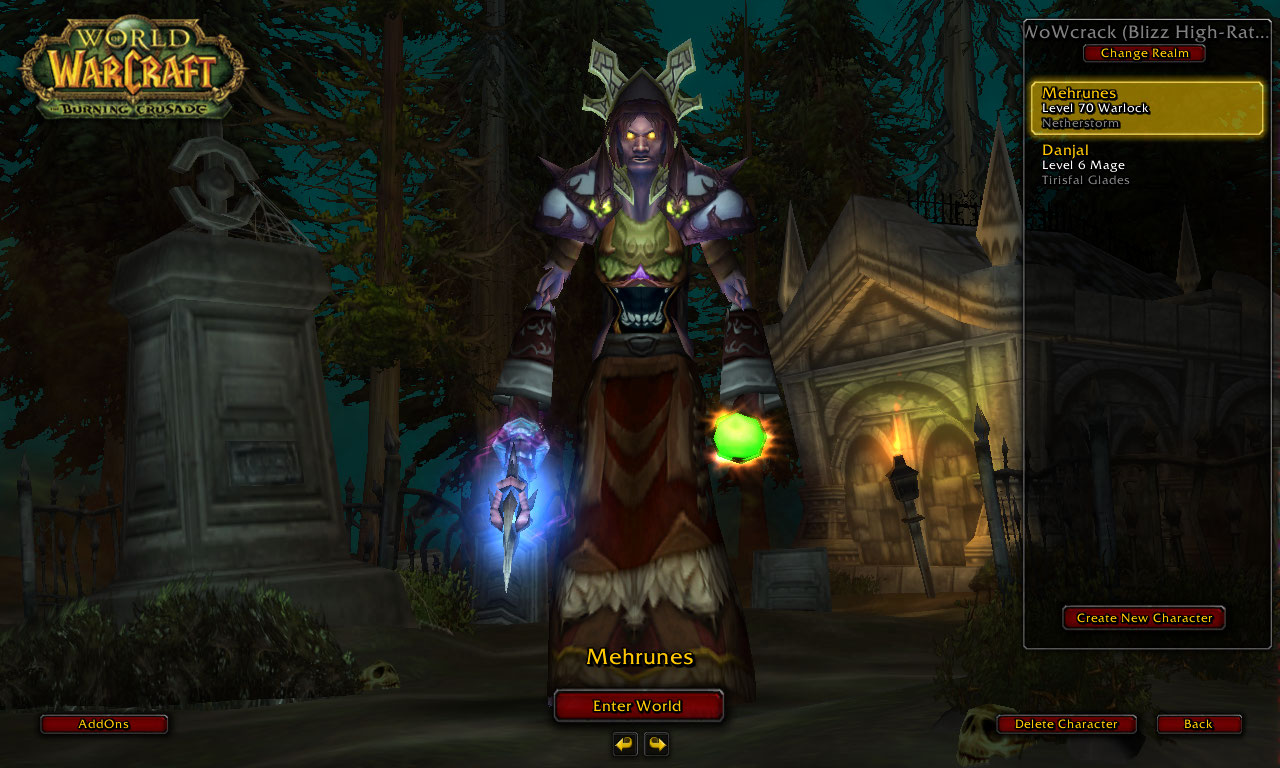Create New Character
Viewport: 1280px width, 768px height.
pos(1144,618)
